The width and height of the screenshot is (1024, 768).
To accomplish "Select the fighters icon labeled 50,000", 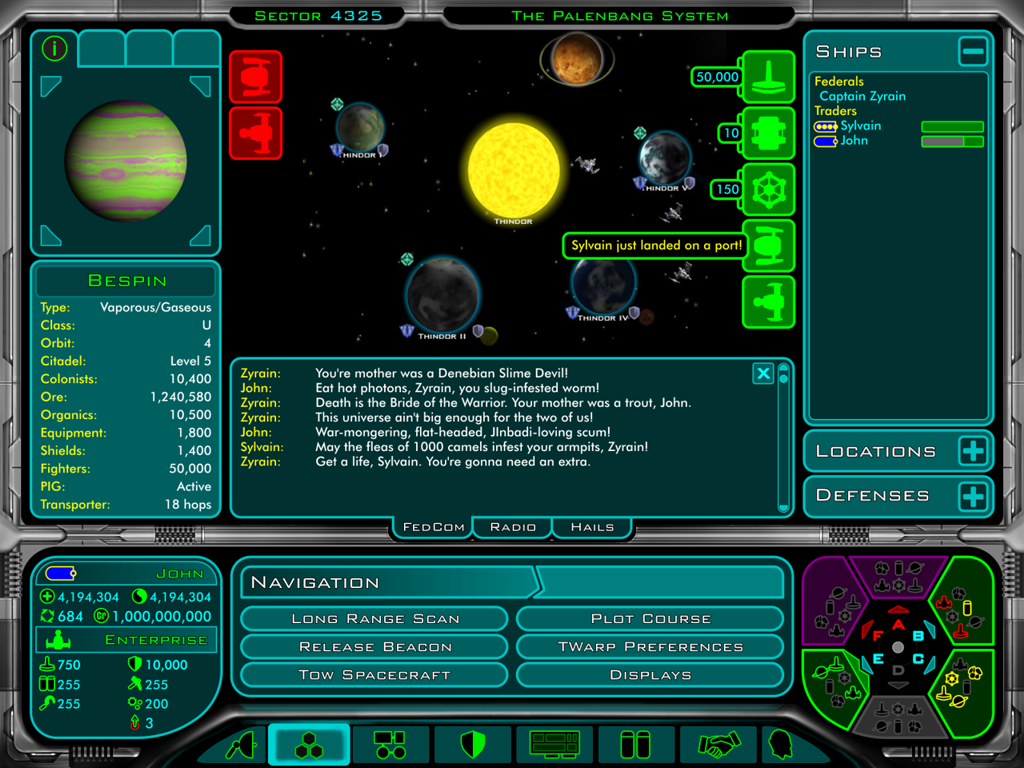I will (x=768, y=77).
